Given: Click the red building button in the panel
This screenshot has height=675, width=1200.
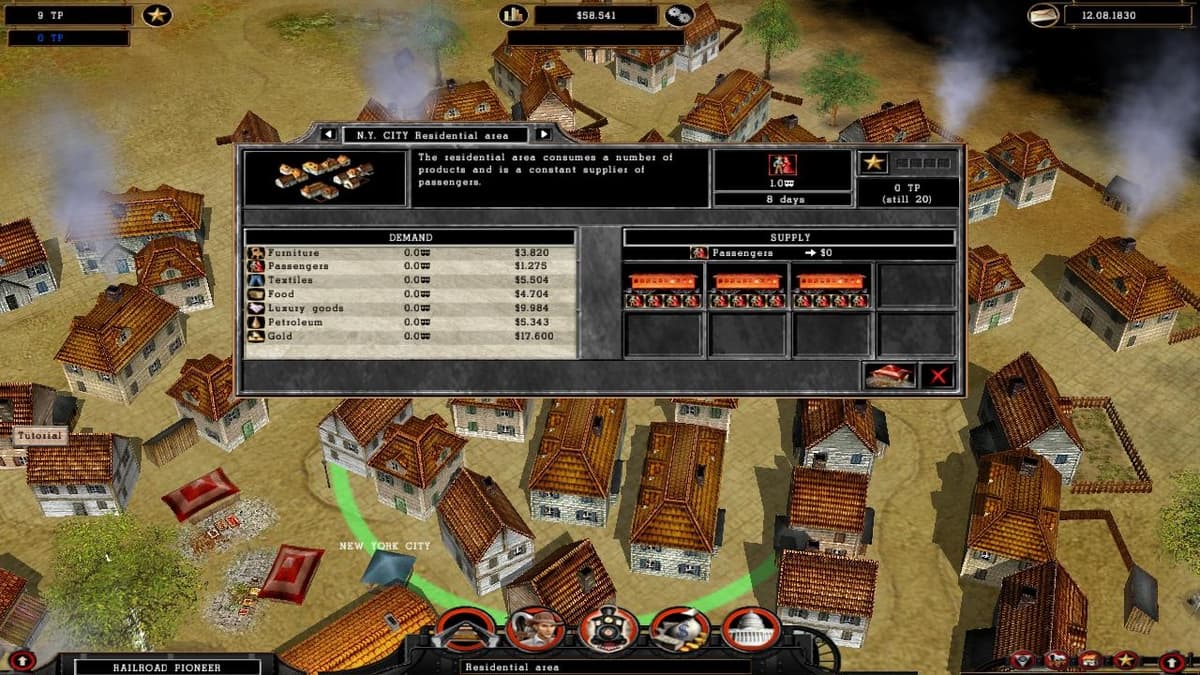Looking at the screenshot, I should click(x=890, y=376).
